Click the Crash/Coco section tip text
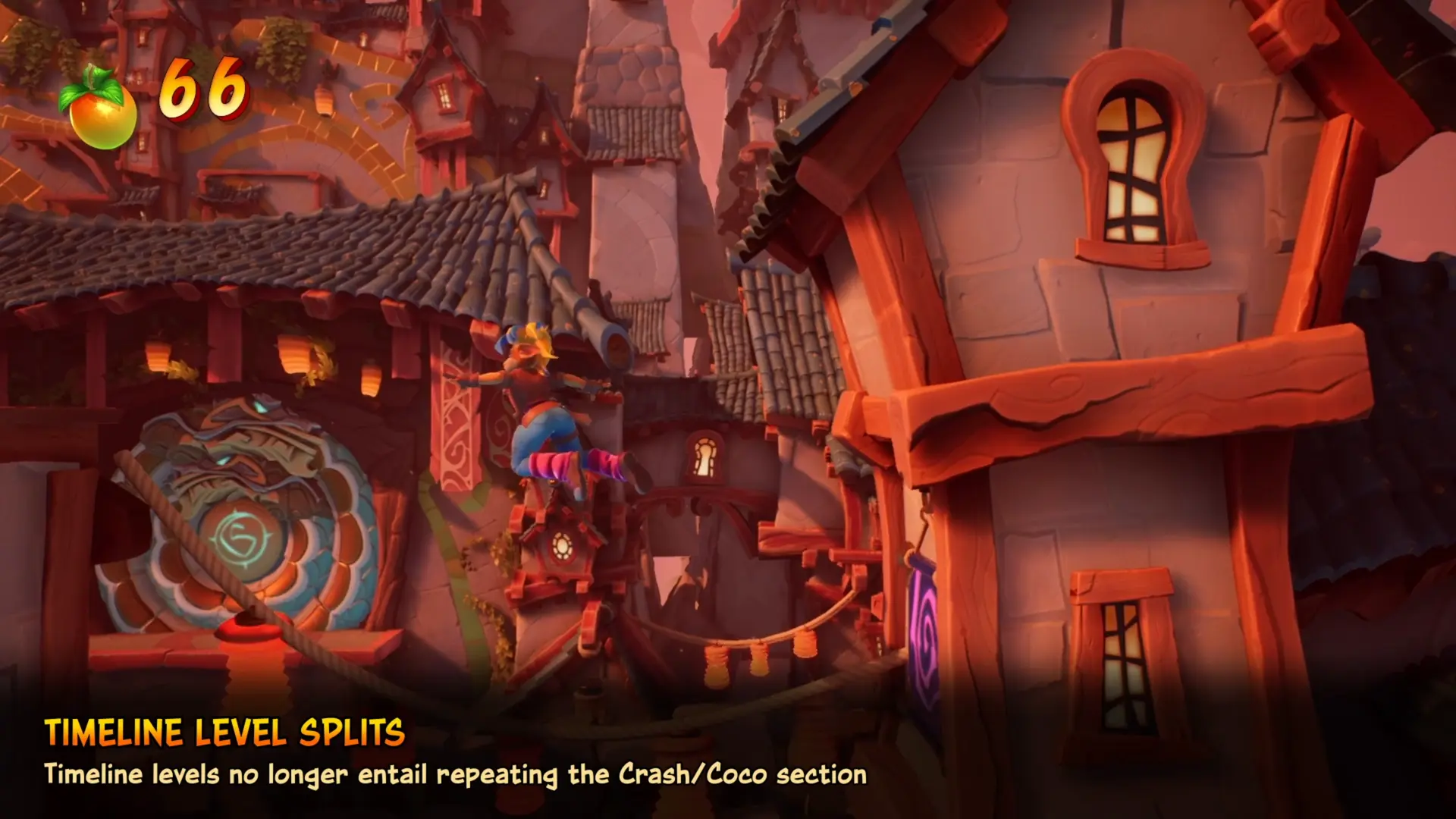The width and height of the screenshot is (1456, 819). [x=455, y=776]
